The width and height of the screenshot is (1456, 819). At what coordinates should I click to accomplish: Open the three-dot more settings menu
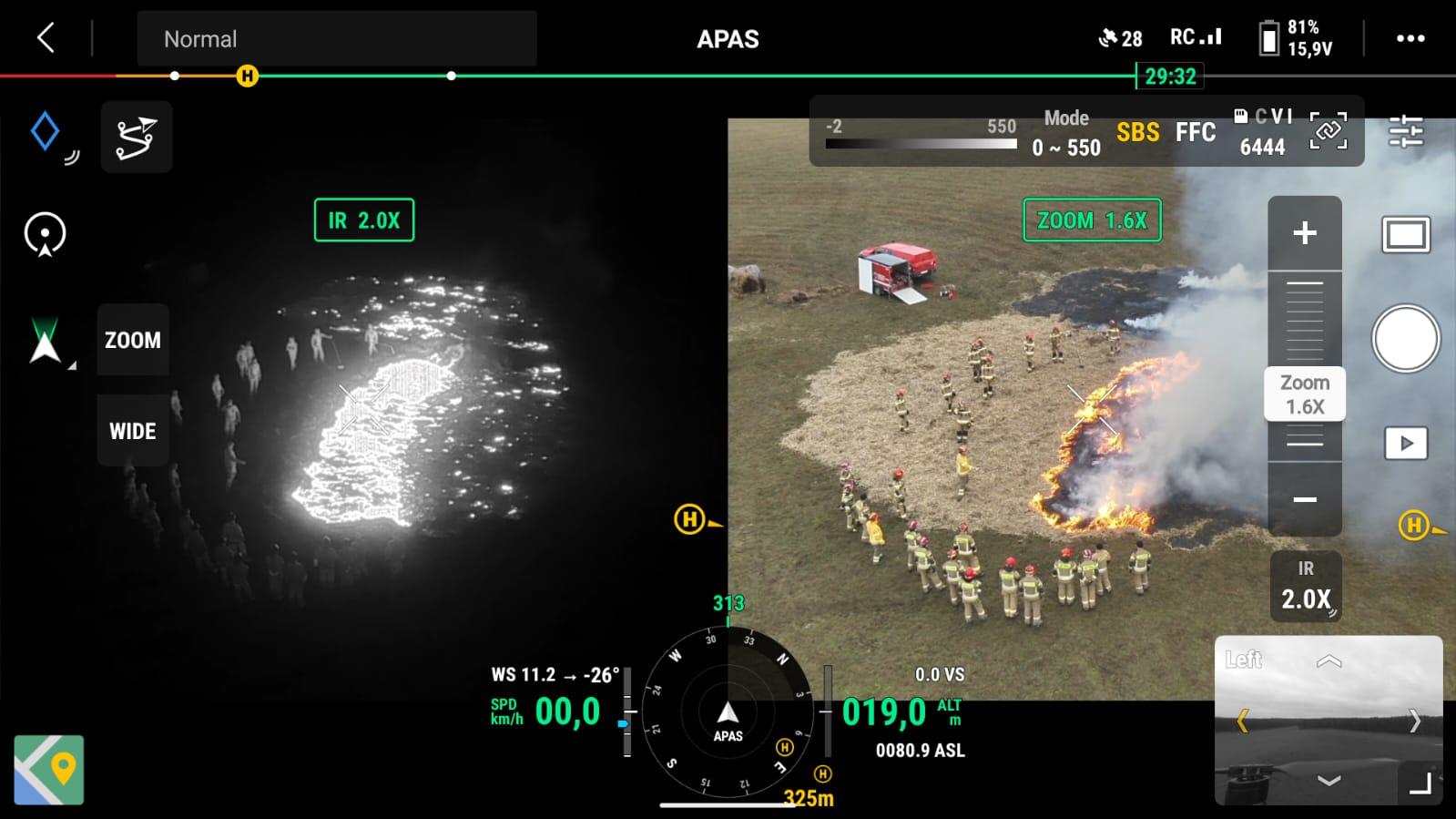pos(1410,38)
